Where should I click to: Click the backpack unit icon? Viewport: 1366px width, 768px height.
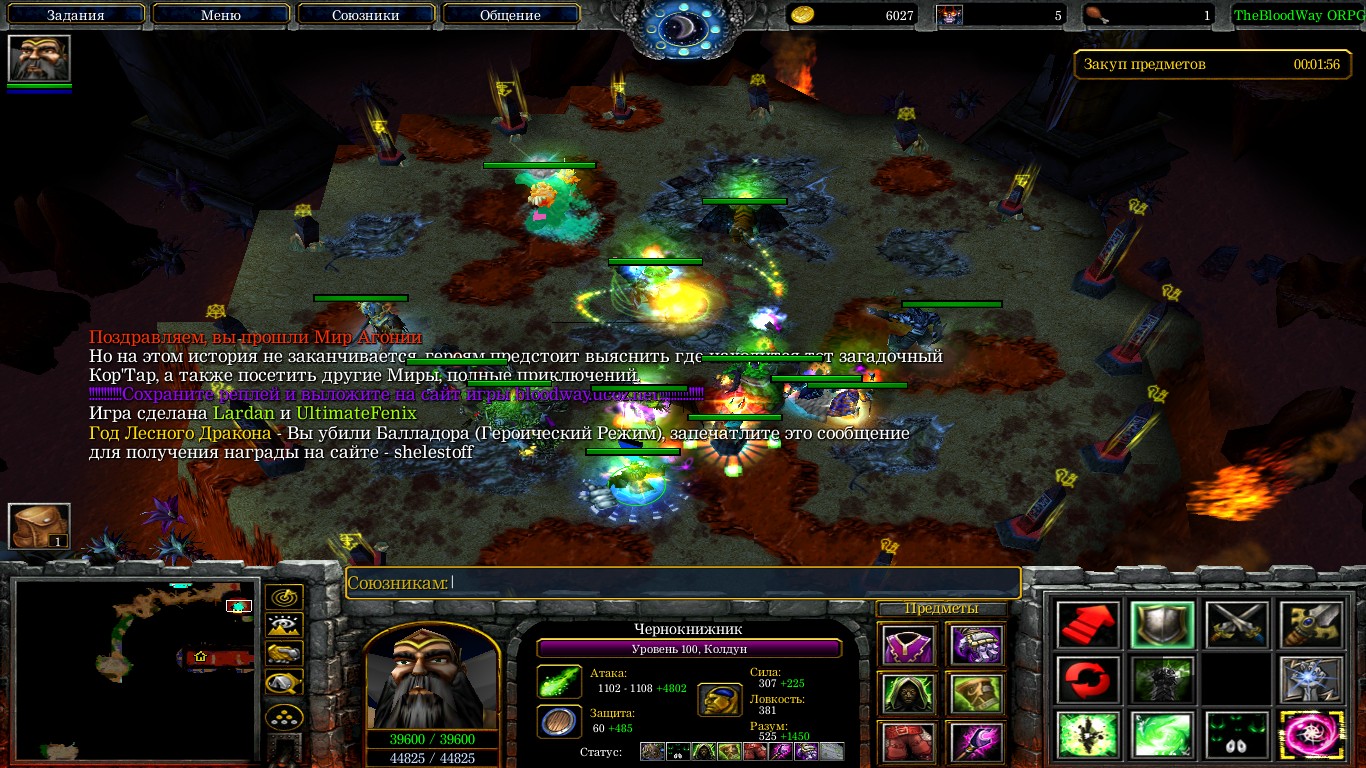pos(40,526)
